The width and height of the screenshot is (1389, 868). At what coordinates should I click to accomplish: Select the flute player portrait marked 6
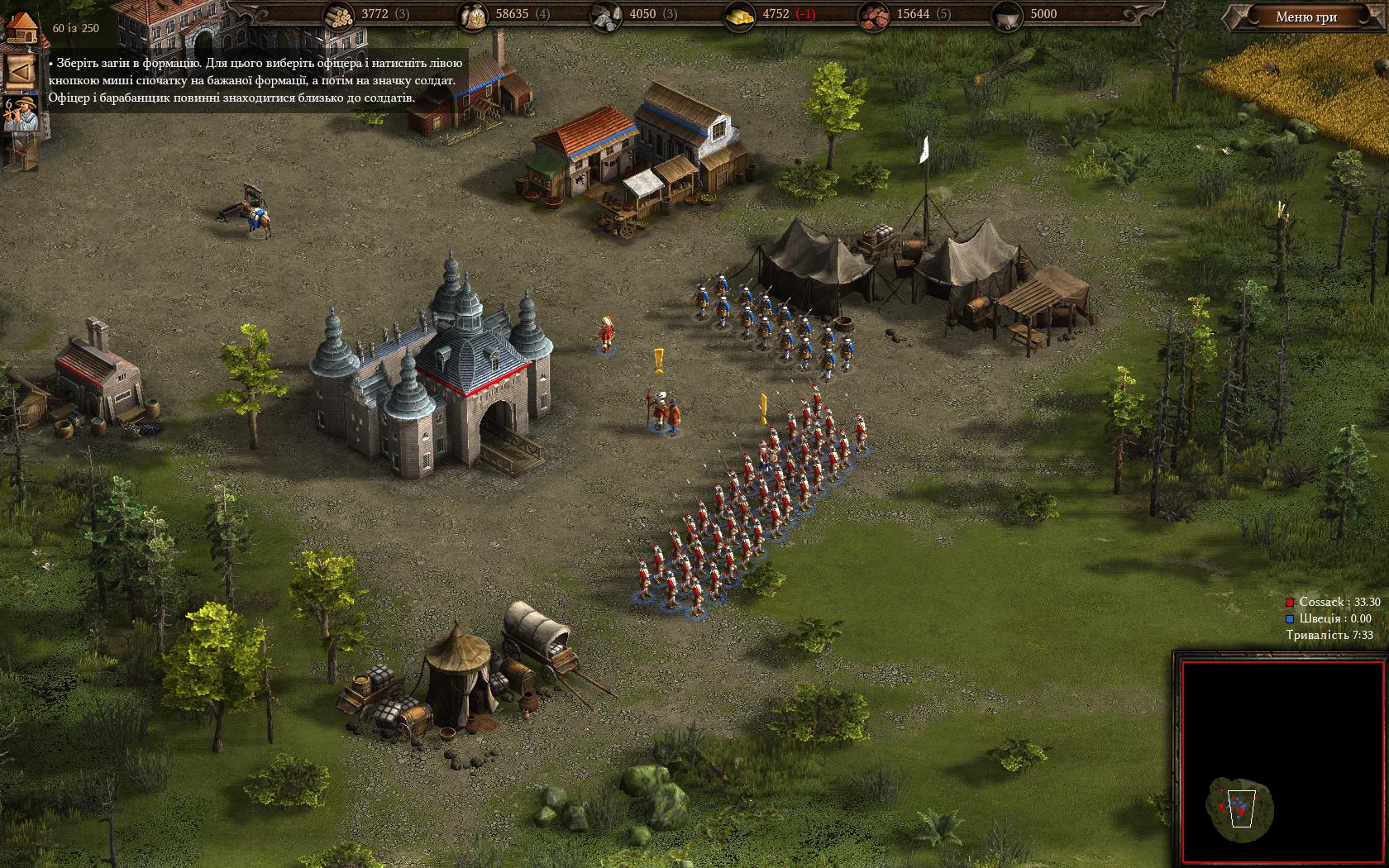click(x=20, y=115)
